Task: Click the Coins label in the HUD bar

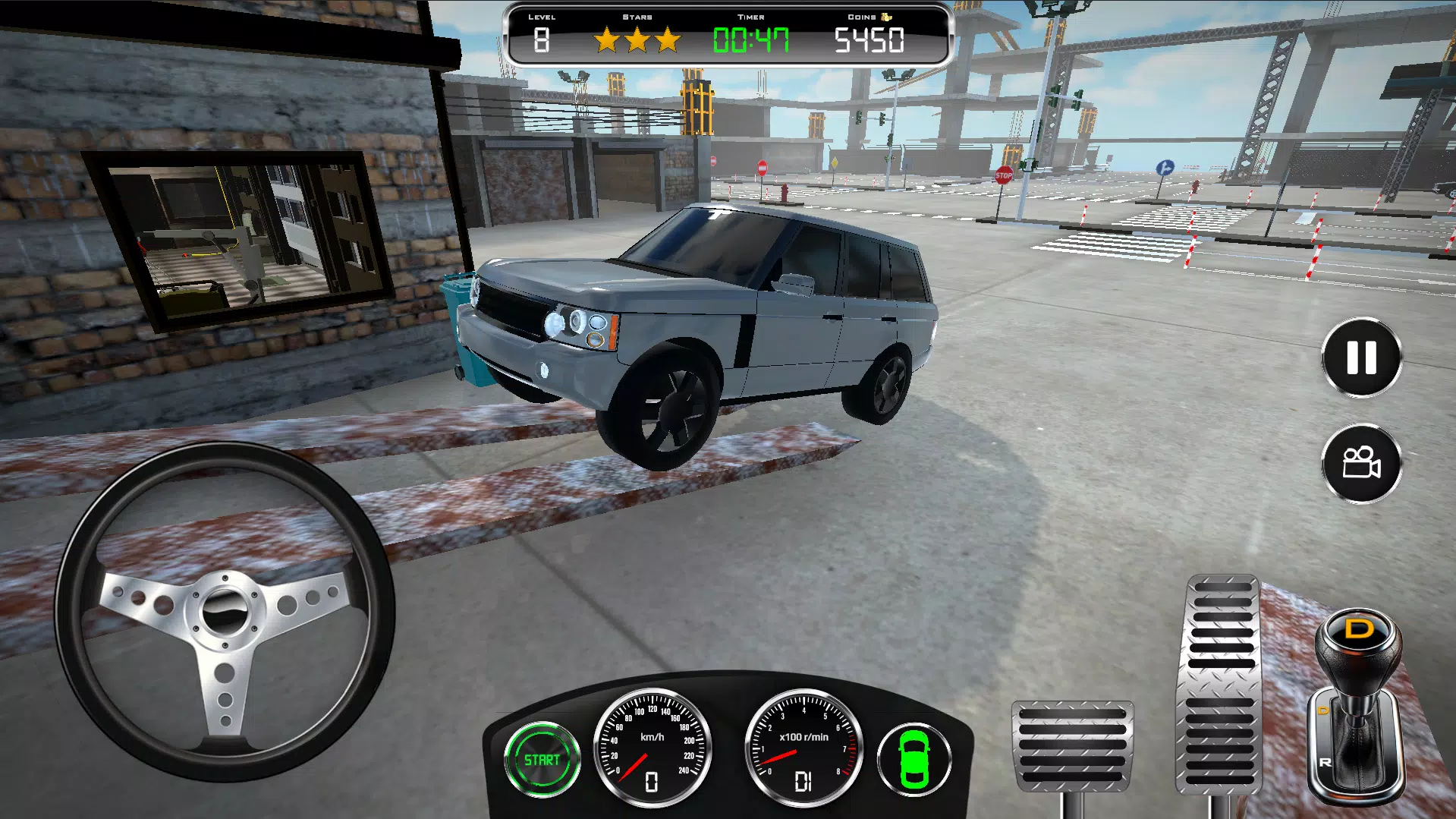Action: click(863, 16)
